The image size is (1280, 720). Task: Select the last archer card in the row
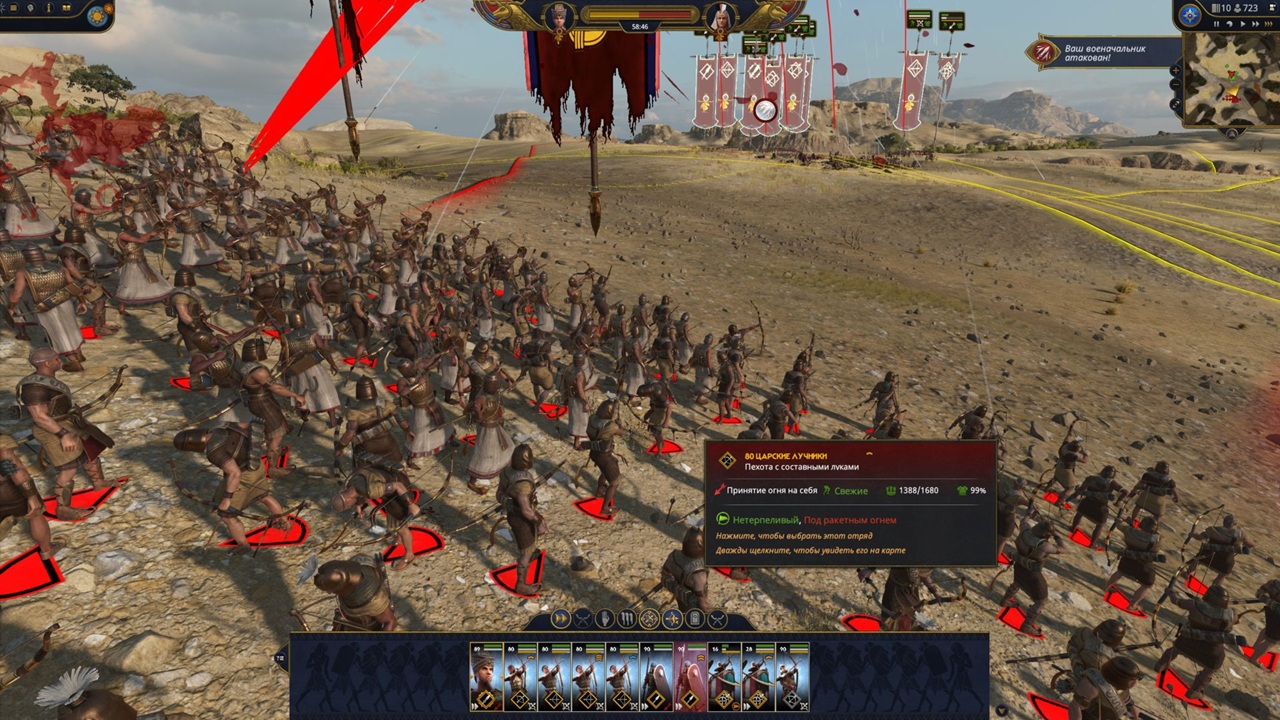(792, 678)
